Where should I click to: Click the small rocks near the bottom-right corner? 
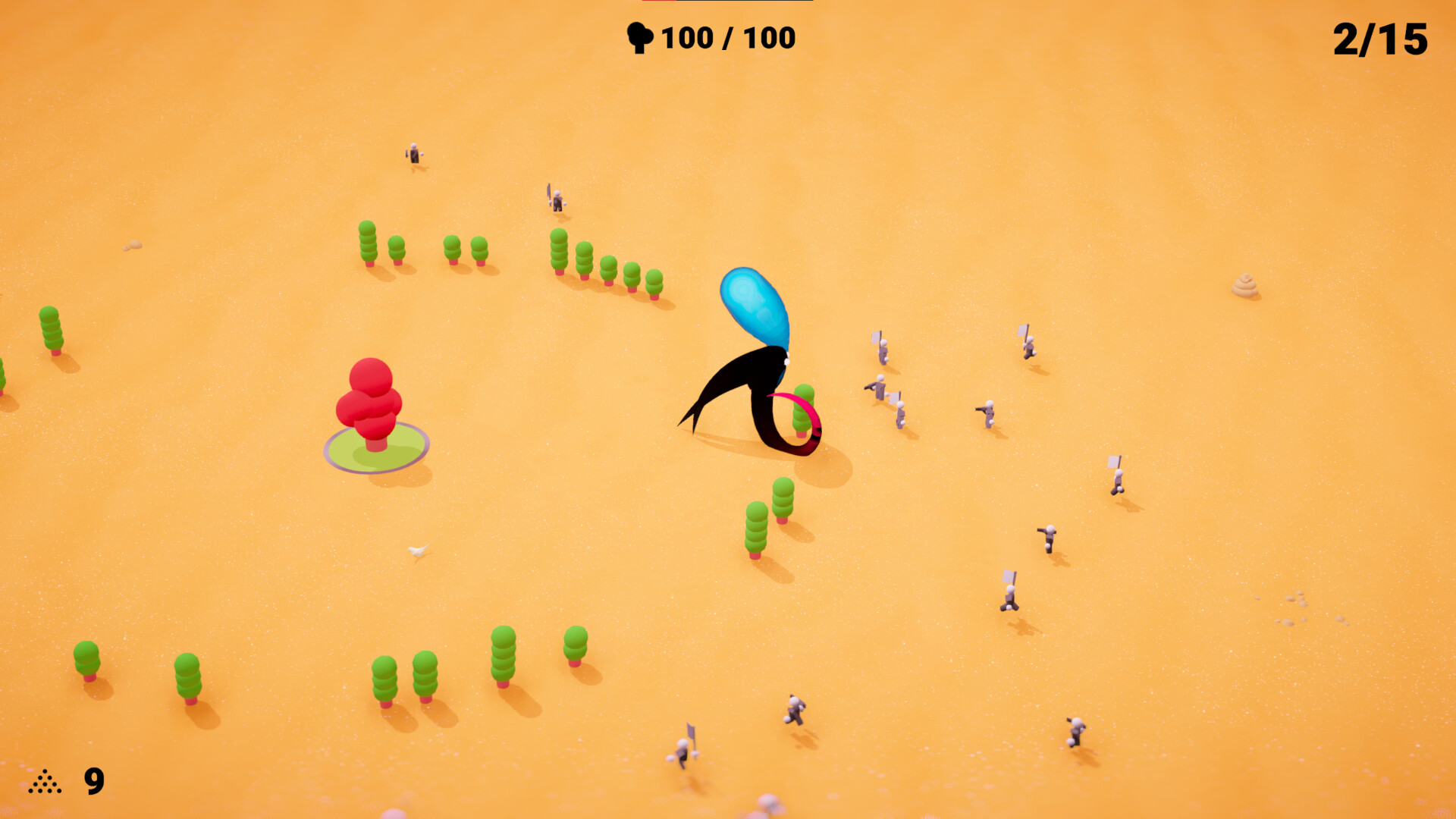[x=1294, y=599]
